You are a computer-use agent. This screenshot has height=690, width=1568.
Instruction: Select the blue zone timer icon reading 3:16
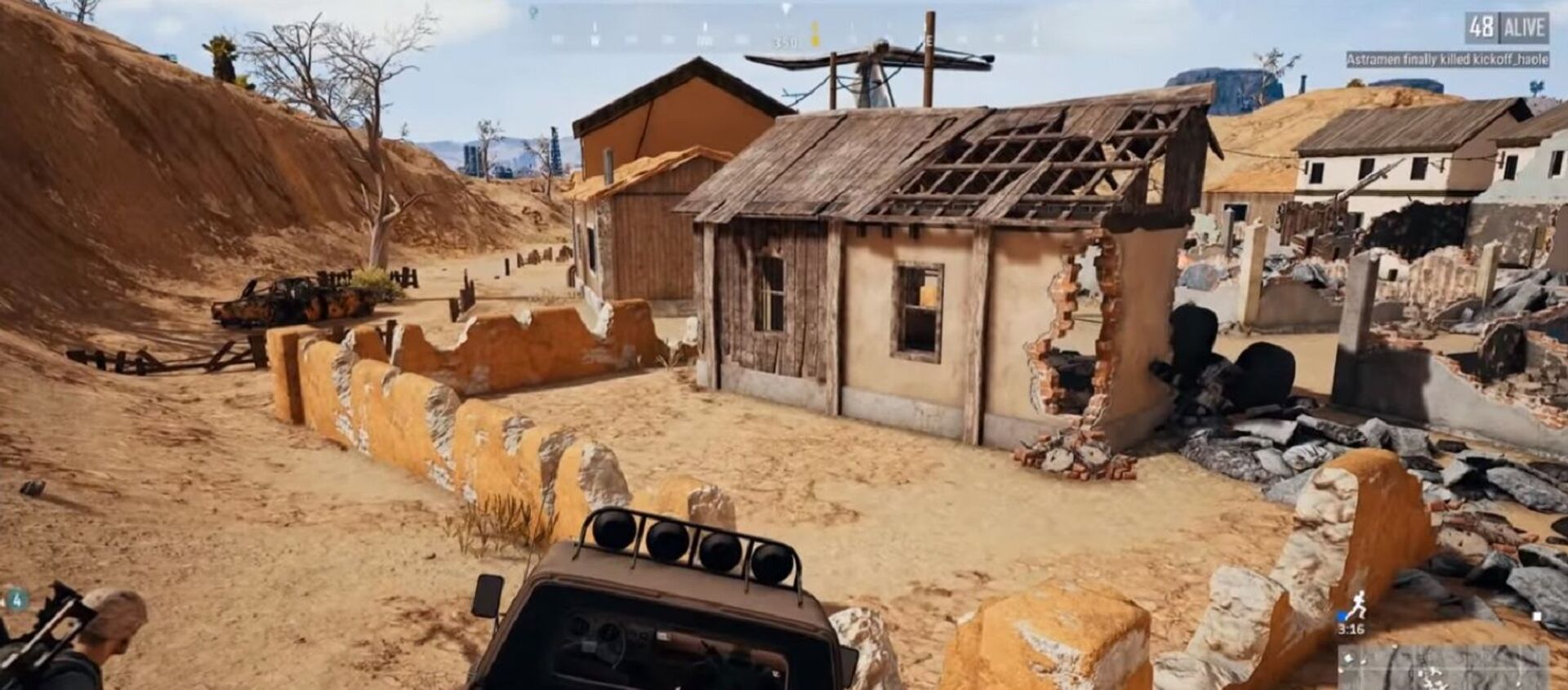1343,615
